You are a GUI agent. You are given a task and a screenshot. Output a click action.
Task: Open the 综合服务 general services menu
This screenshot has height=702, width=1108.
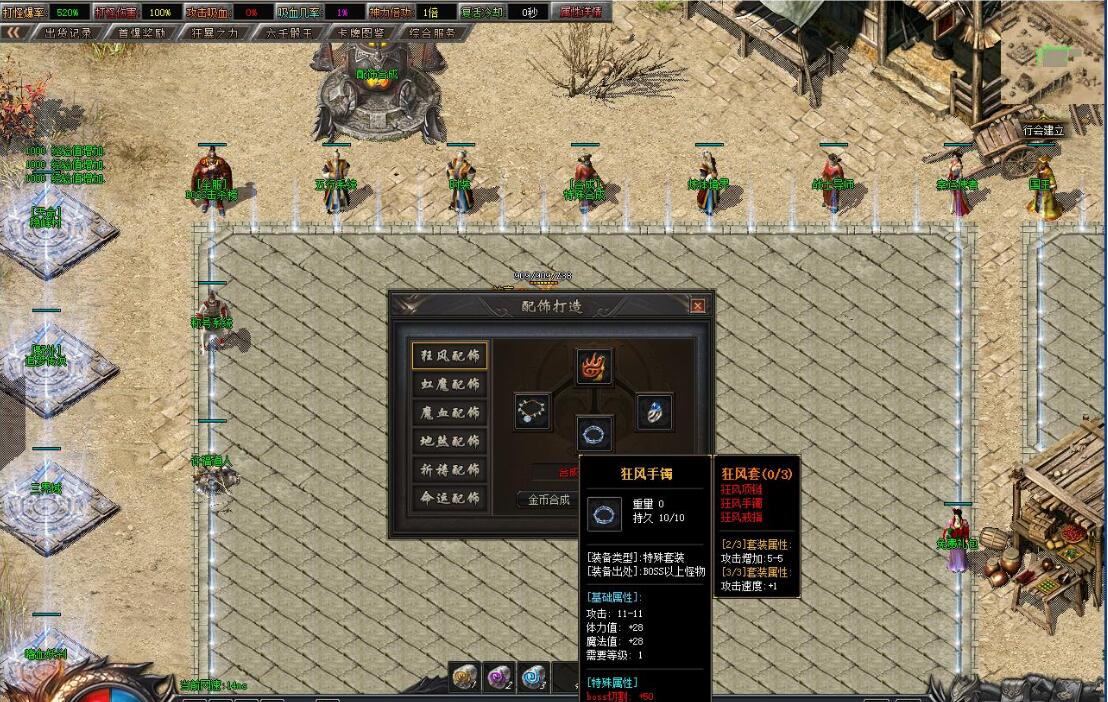click(x=433, y=32)
